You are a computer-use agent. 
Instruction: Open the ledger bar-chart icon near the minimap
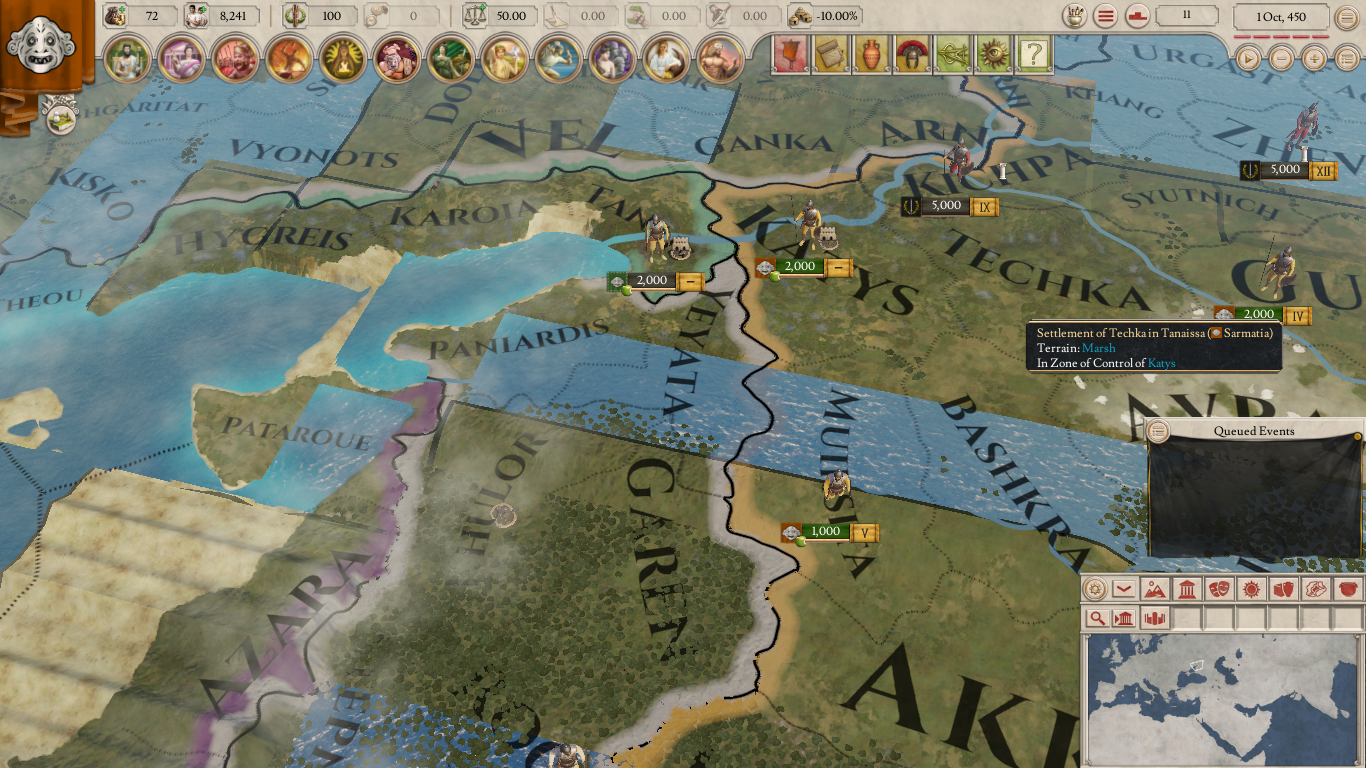point(1154,618)
